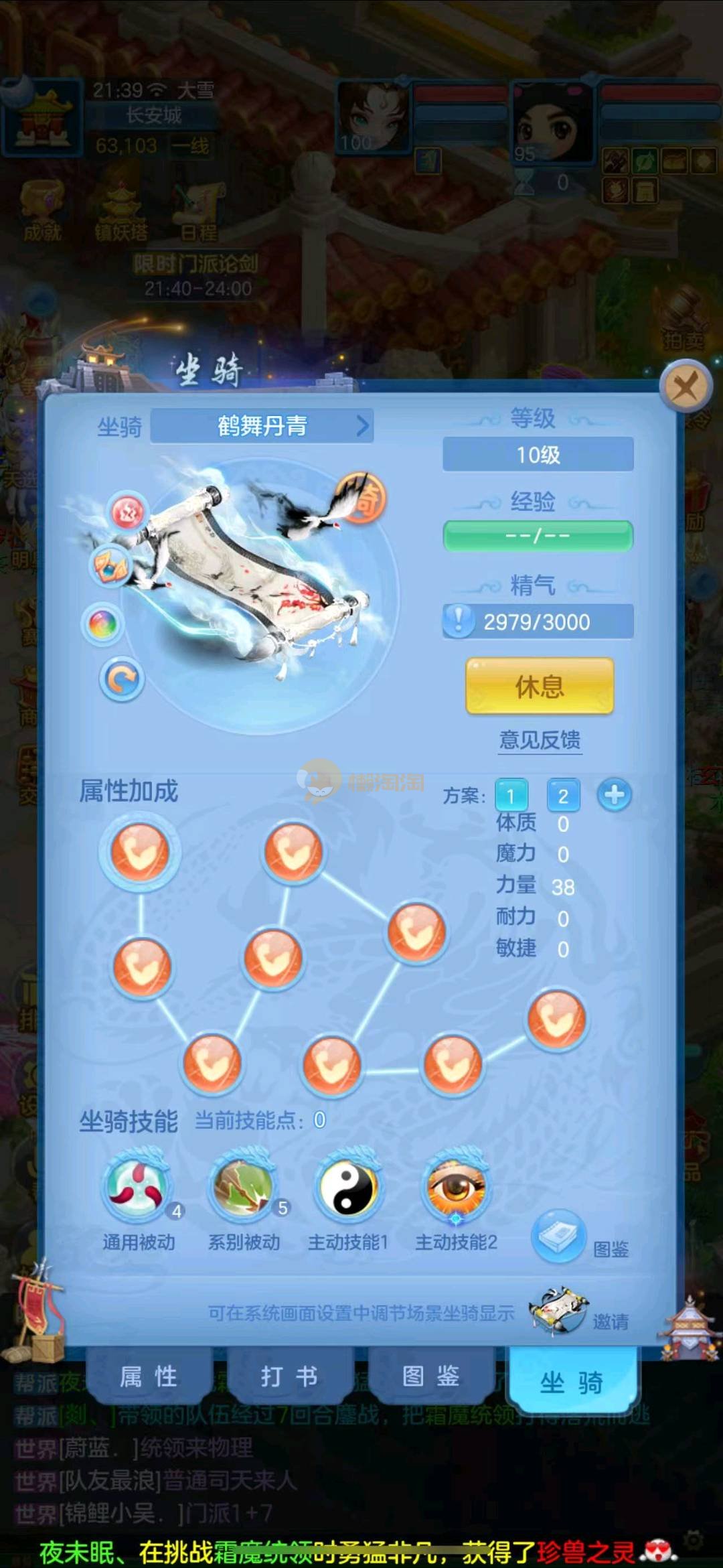
Task: Click the rainbow color dye icon
Action: (102, 624)
